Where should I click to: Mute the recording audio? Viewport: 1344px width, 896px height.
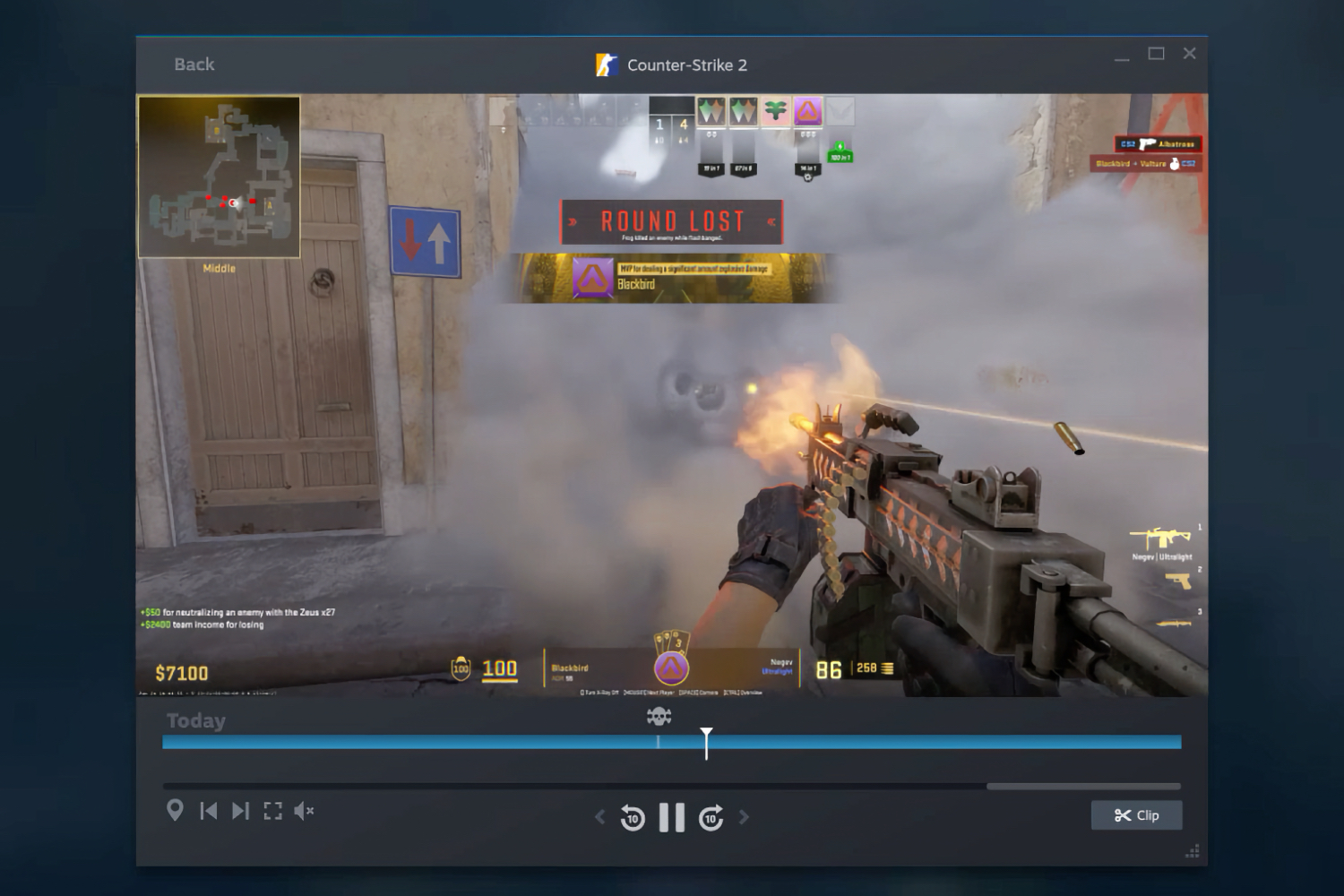click(x=304, y=809)
